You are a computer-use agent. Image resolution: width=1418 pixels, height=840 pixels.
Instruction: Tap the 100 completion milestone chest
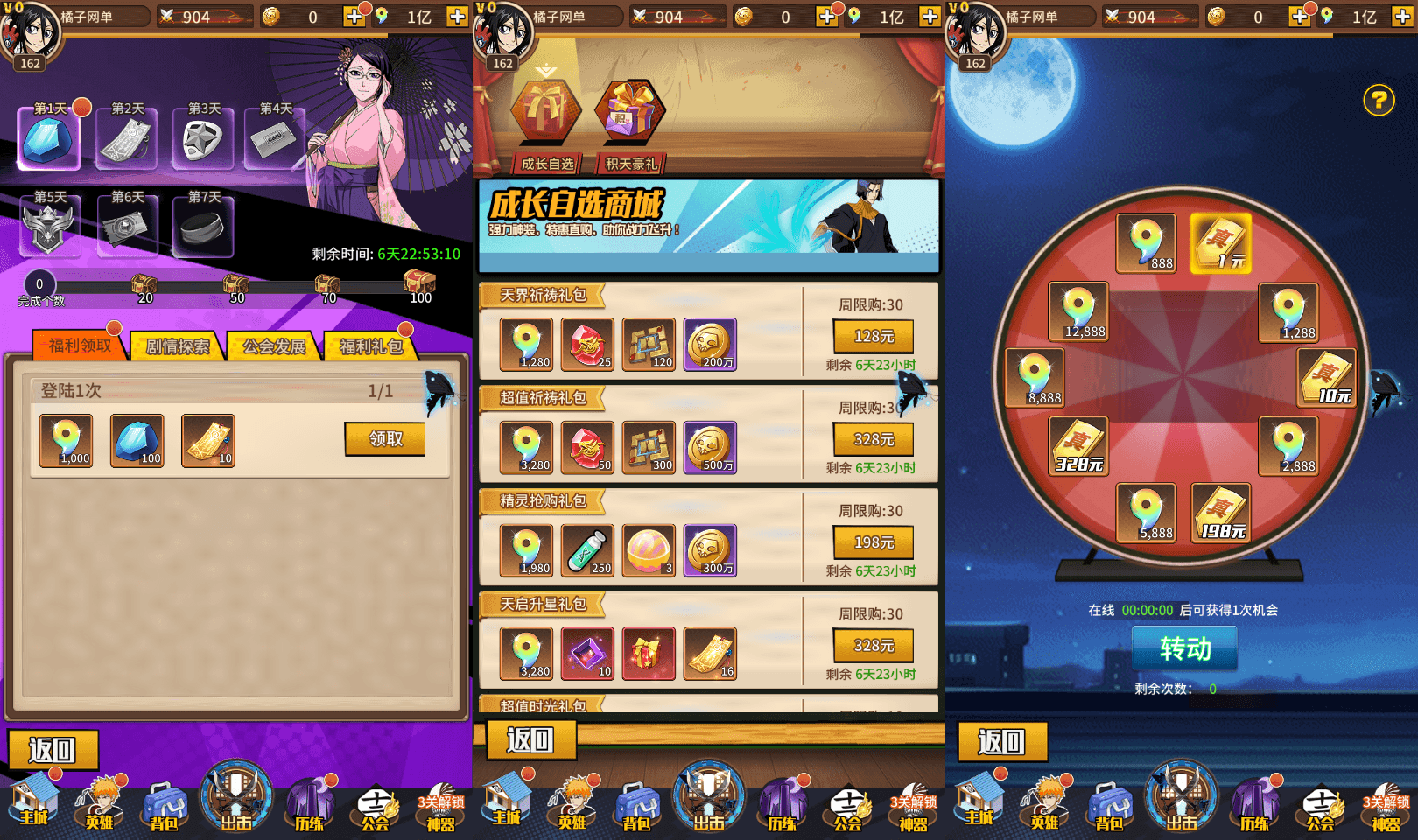coord(420,283)
